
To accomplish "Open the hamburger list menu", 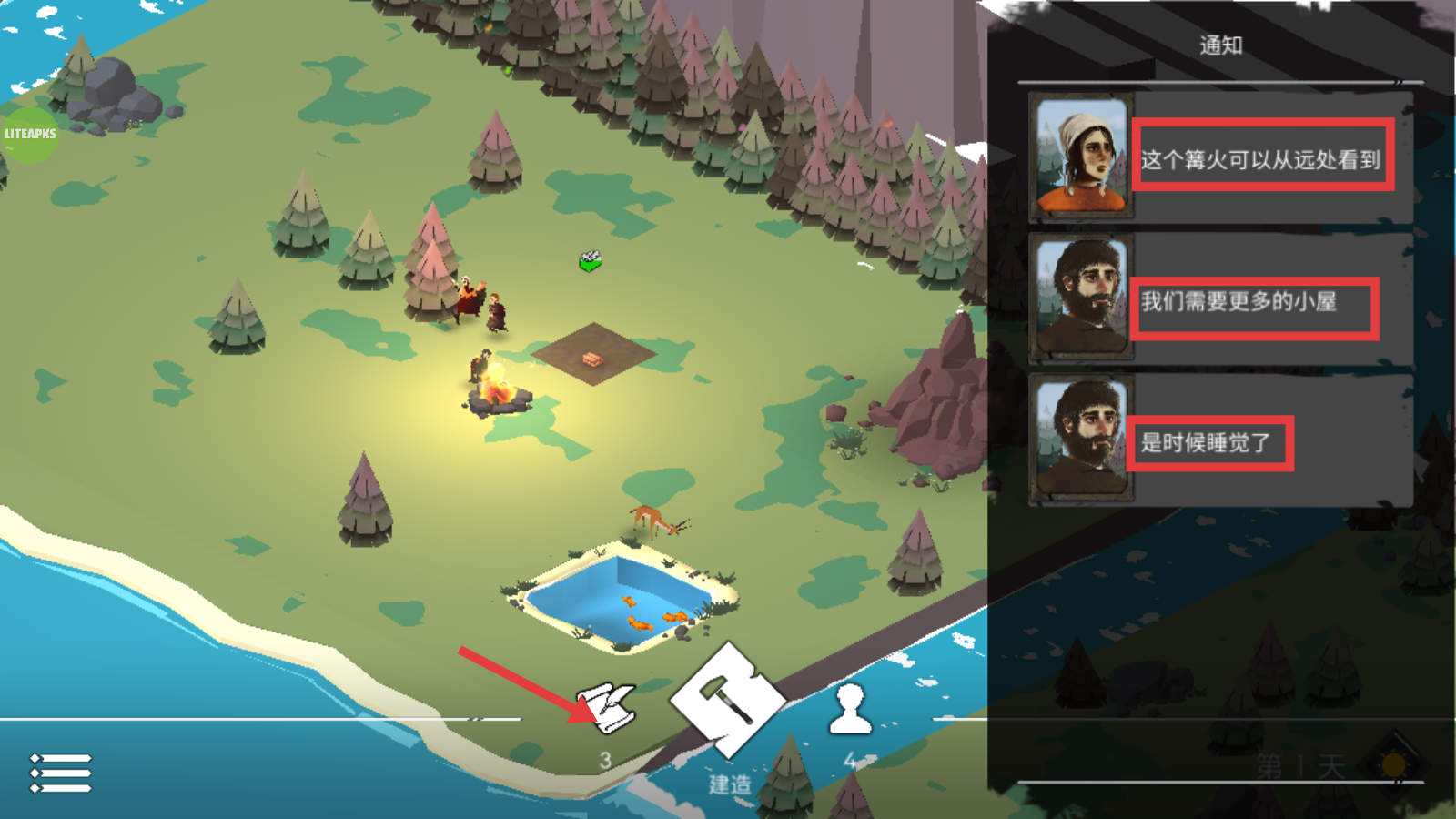I will pos(61,773).
